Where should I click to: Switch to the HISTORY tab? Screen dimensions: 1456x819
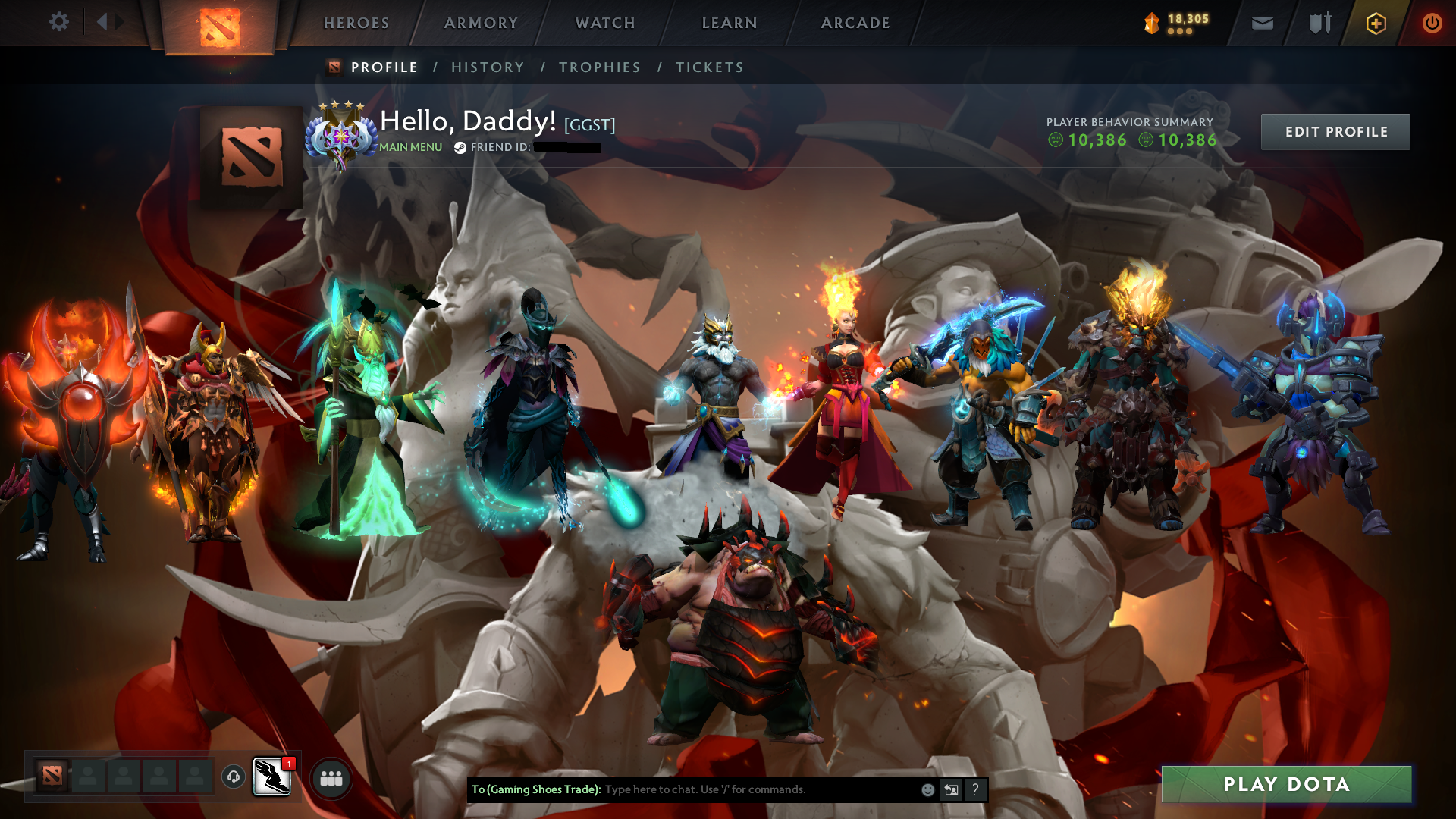click(488, 67)
